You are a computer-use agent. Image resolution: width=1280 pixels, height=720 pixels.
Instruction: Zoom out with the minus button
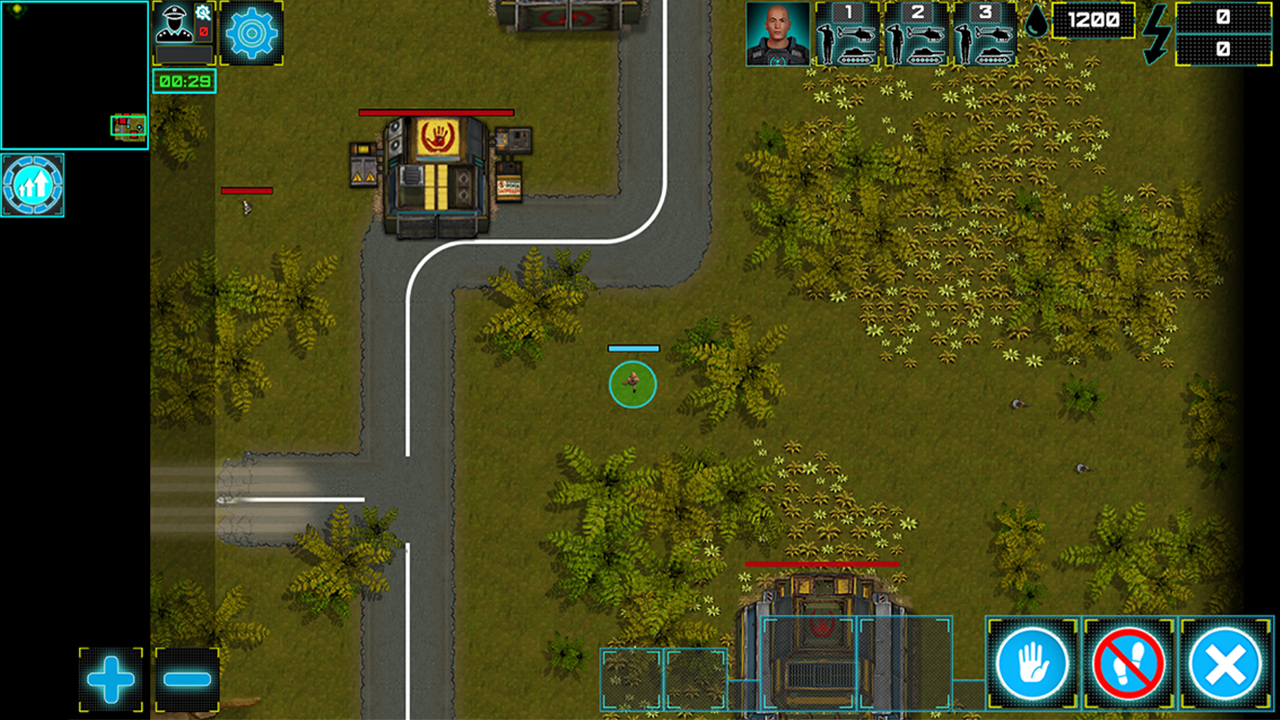185,679
